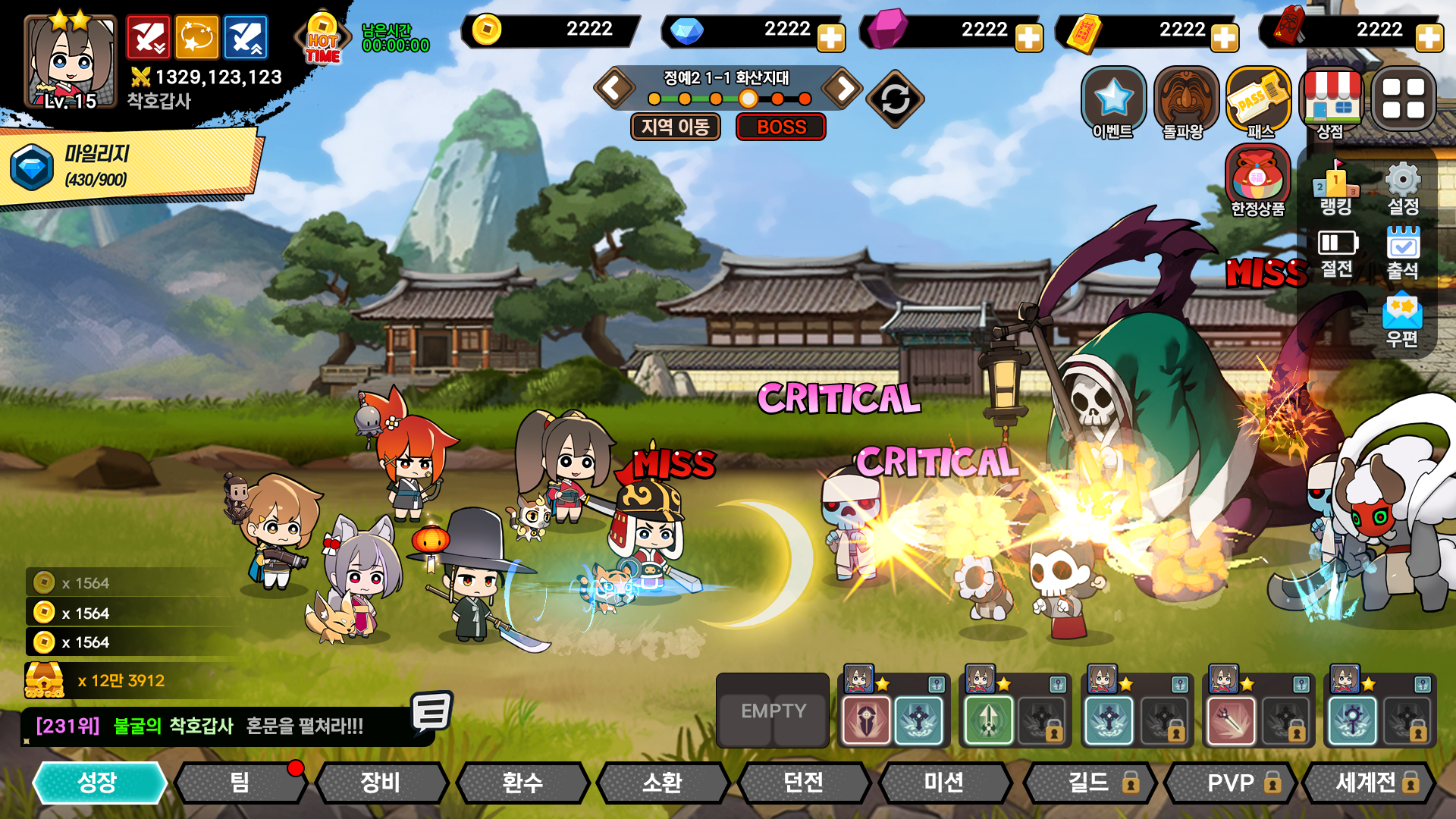
Task: Challenge the stage with the BOSS button
Action: click(781, 127)
